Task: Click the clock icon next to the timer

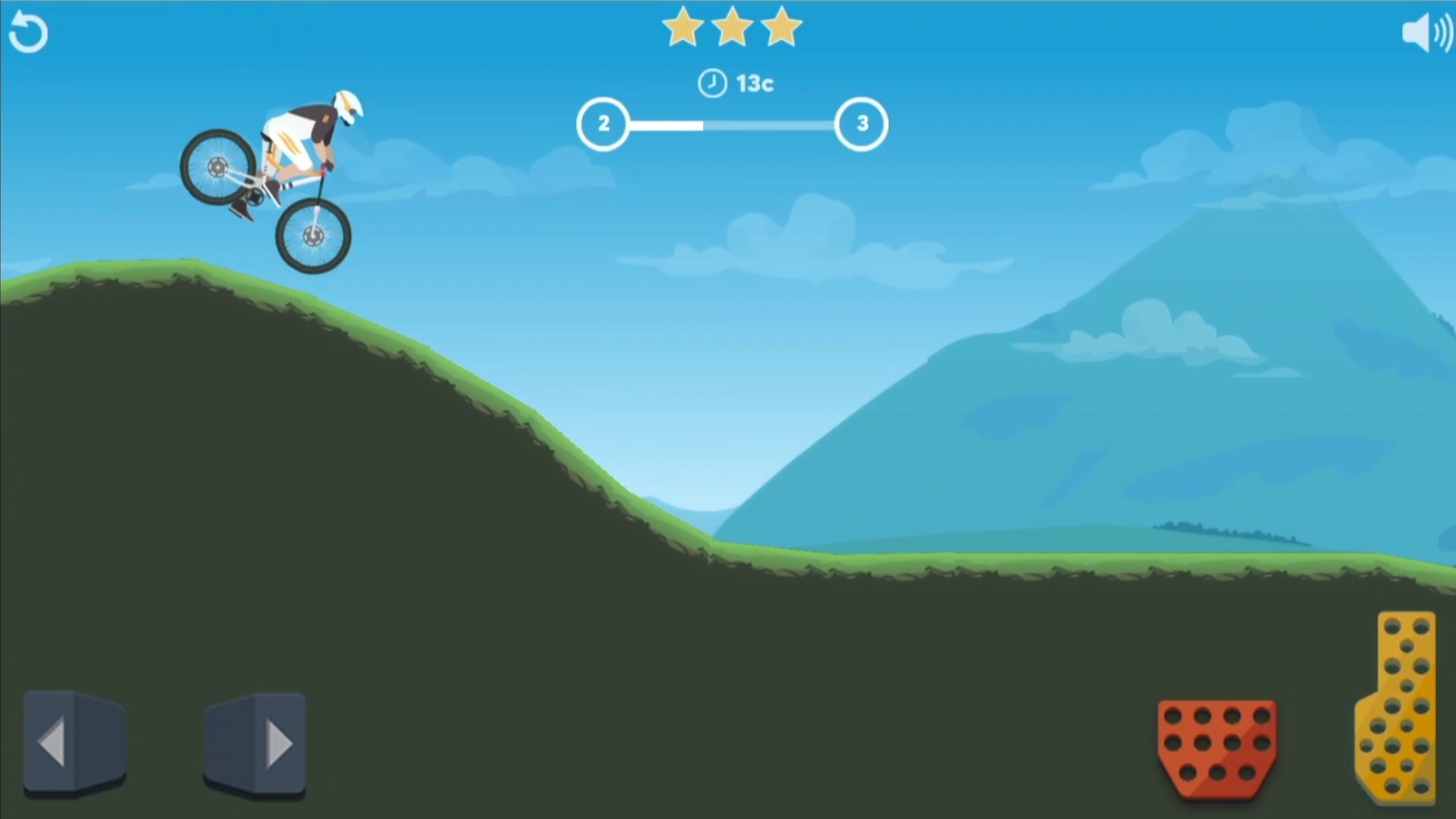Action: [x=711, y=83]
